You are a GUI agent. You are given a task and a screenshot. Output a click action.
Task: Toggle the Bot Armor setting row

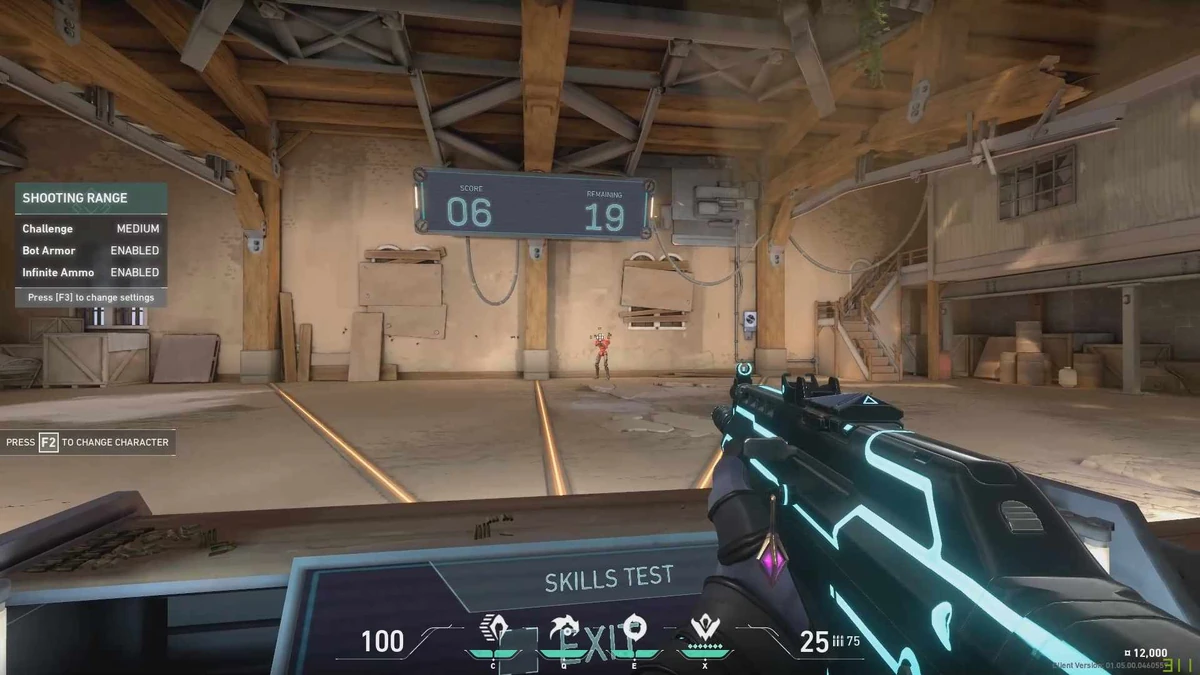click(90, 251)
